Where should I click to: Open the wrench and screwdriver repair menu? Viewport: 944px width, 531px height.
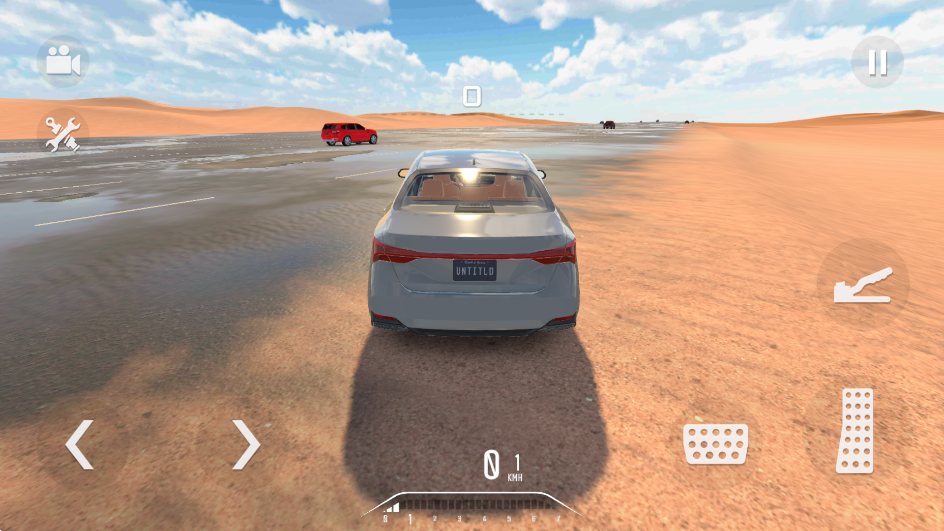(63, 134)
